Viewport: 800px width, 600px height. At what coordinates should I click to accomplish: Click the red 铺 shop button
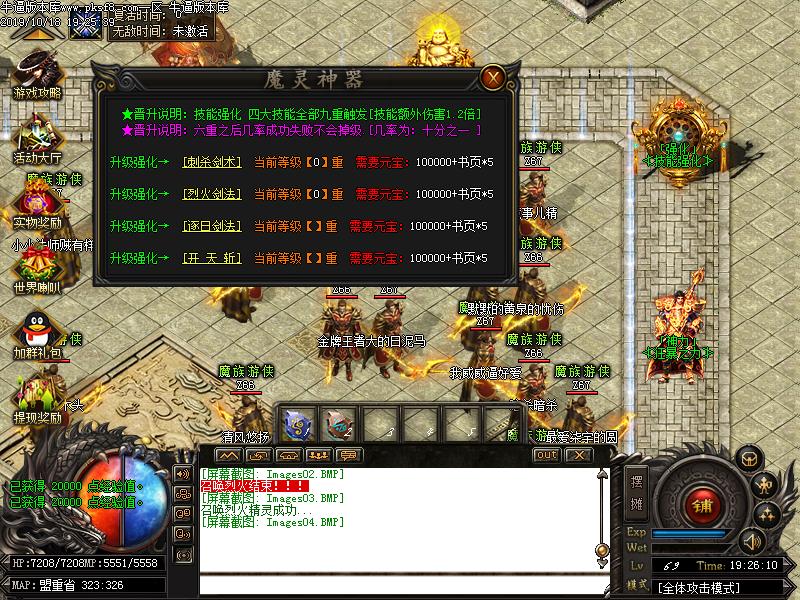tap(703, 502)
